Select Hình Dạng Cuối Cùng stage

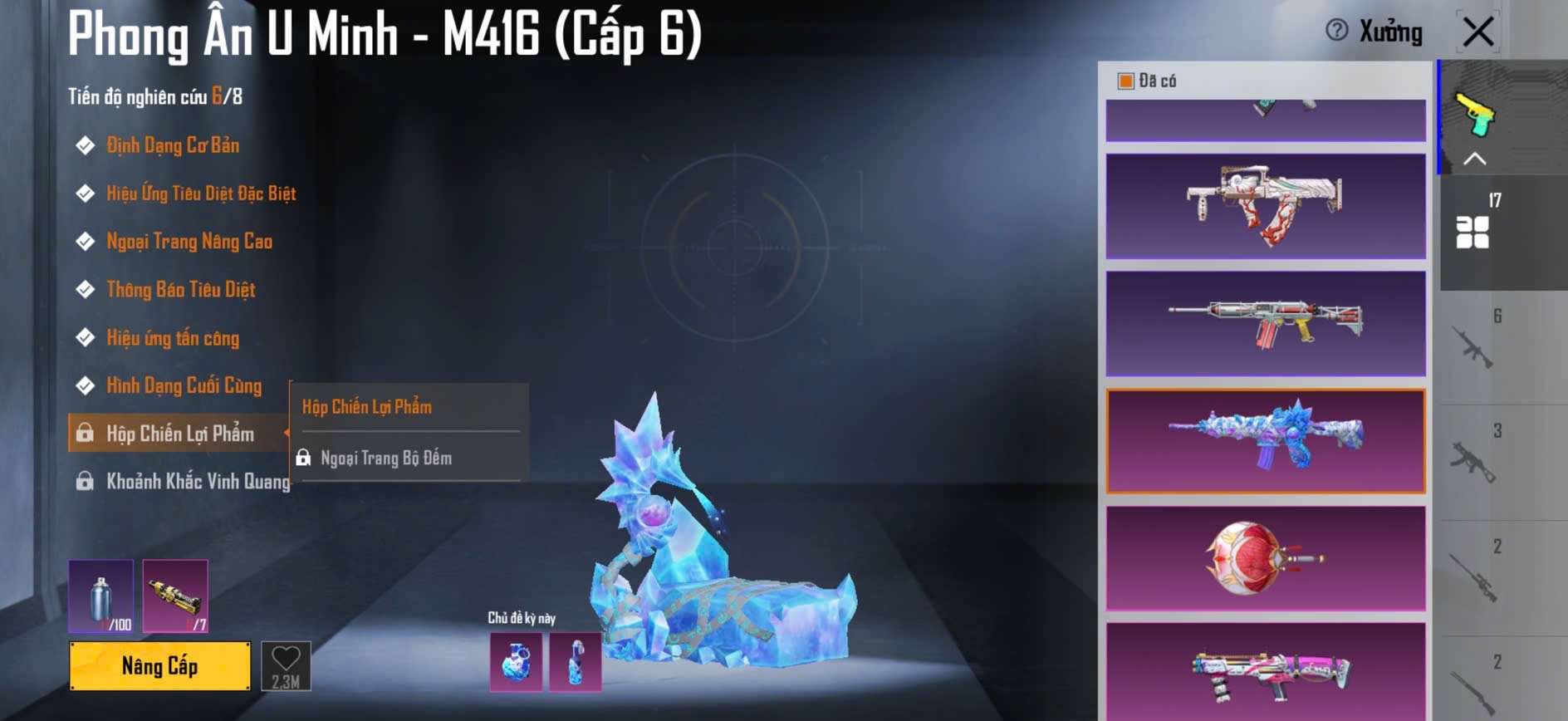(184, 385)
